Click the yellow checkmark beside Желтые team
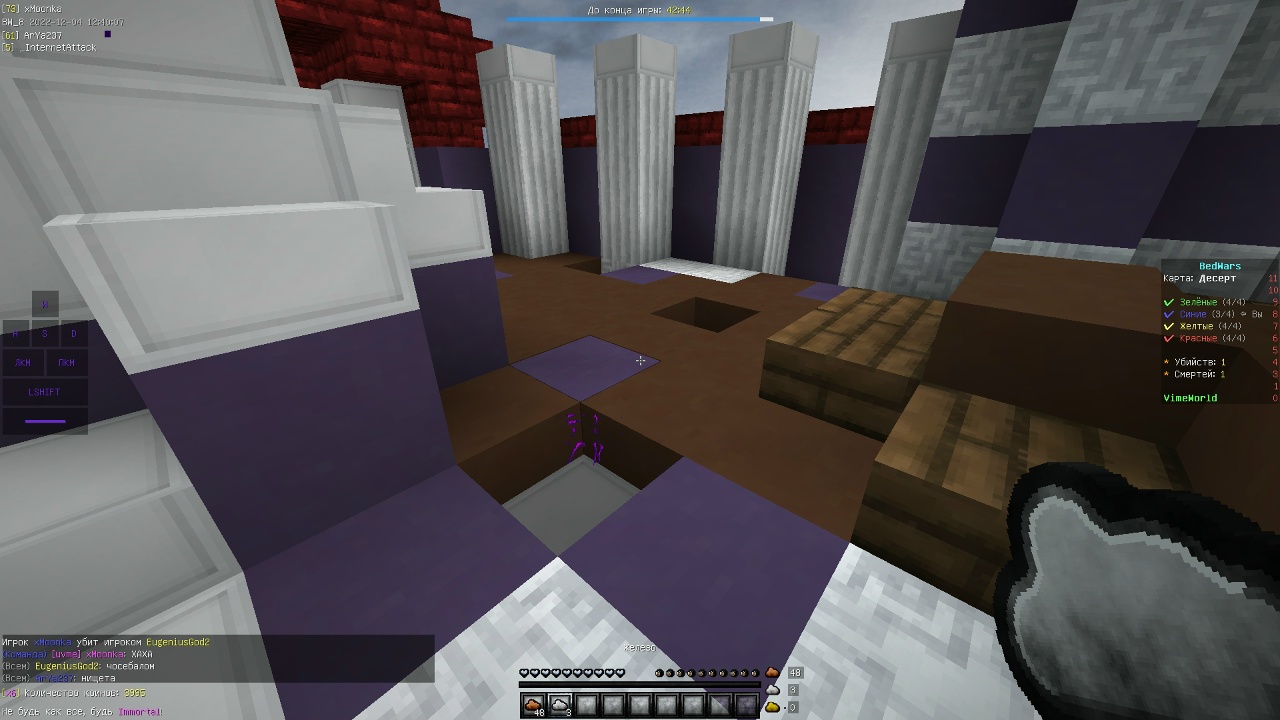The width and height of the screenshot is (1280, 720). point(1169,326)
